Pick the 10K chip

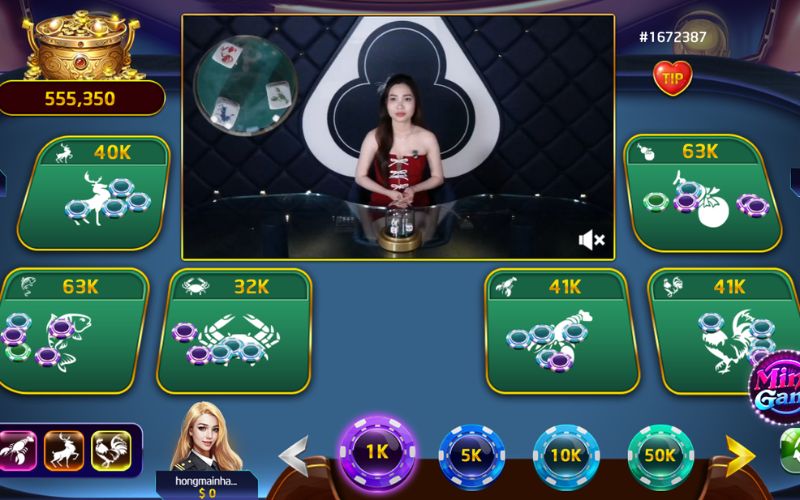click(x=566, y=455)
